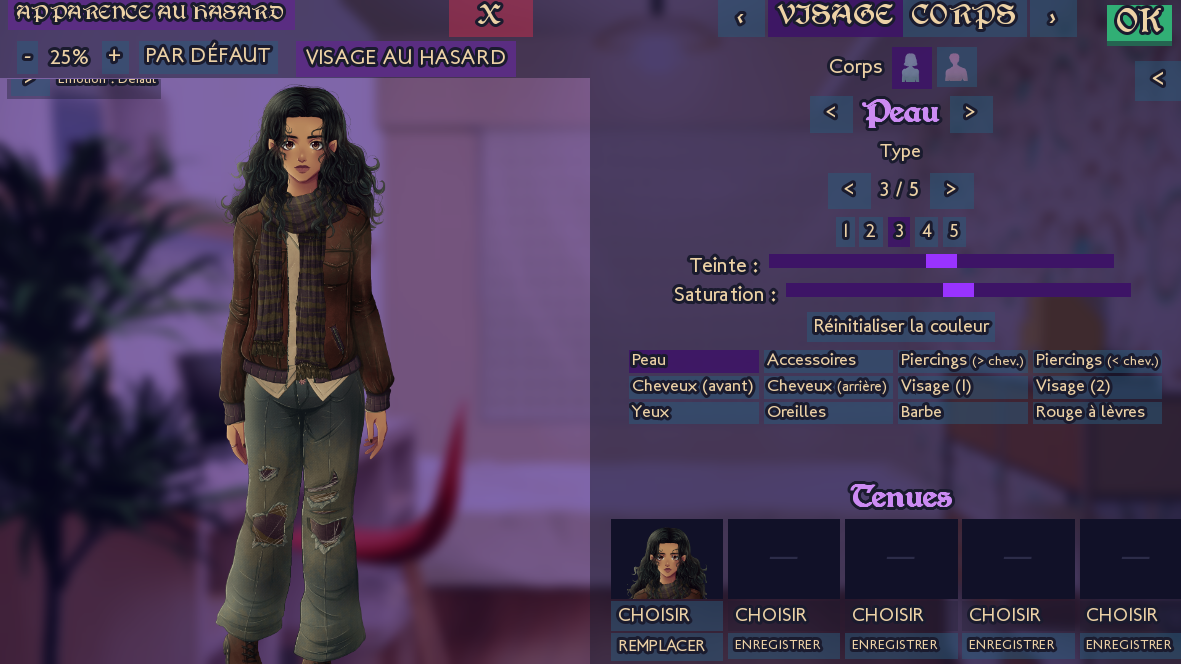Confirm appearance with the green OK button
This screenshot has width=1181, height=664.
click(1138, 21)
